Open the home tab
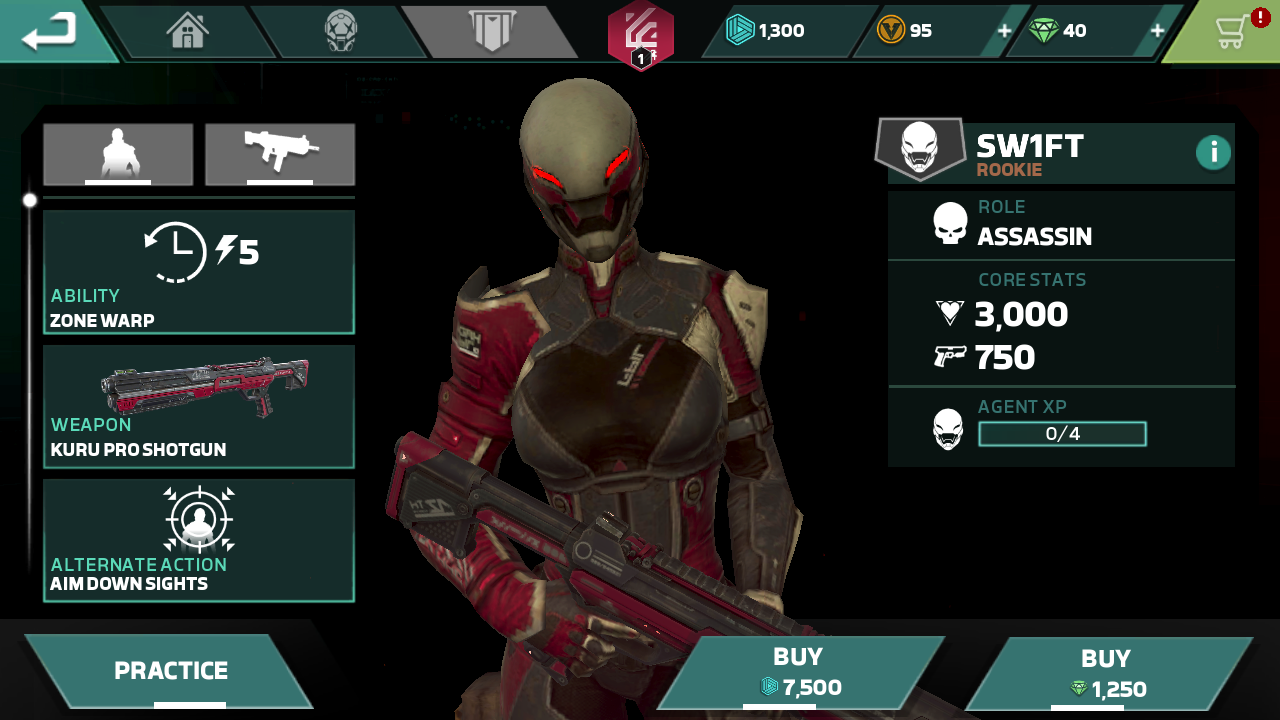1280x720 pixels. click(188, 31)
